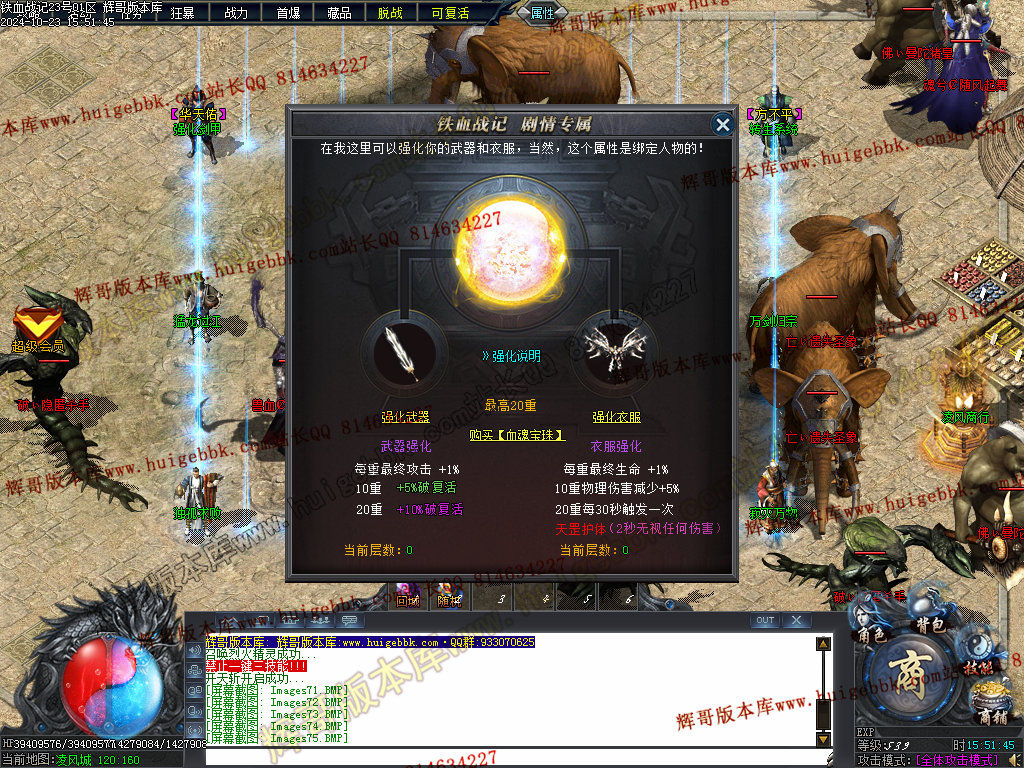1024x768 pixels.
Task: Open the 藏品 top menu entry
Action: click(339, 13)
